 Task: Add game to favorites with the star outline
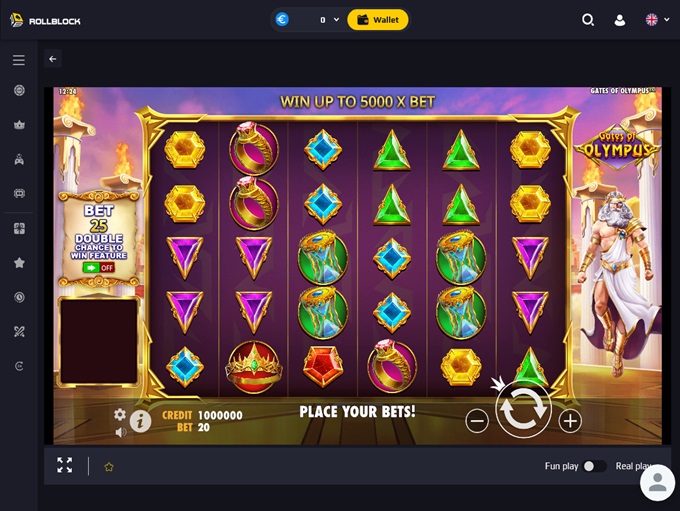click(x=109, y=466)
